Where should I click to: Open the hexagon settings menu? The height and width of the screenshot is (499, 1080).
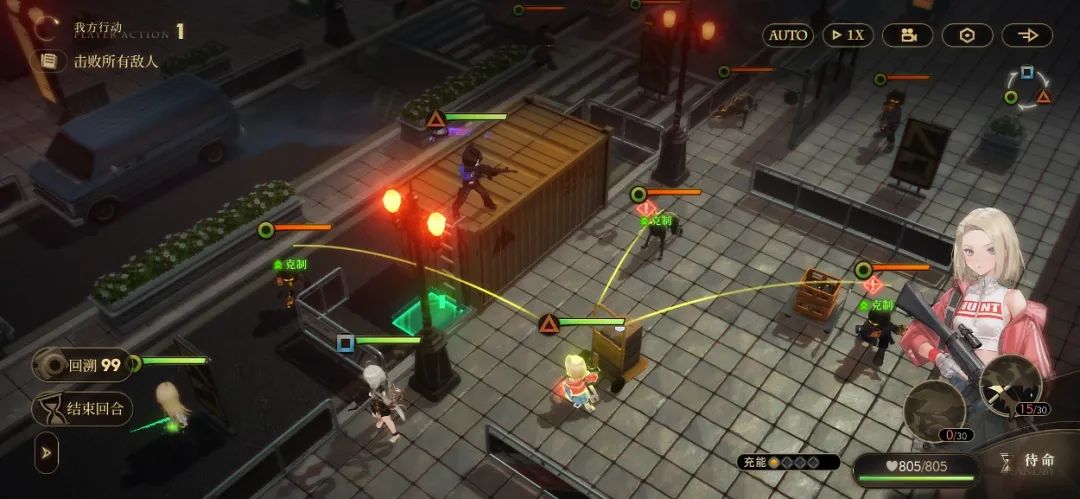pos(967,35)
